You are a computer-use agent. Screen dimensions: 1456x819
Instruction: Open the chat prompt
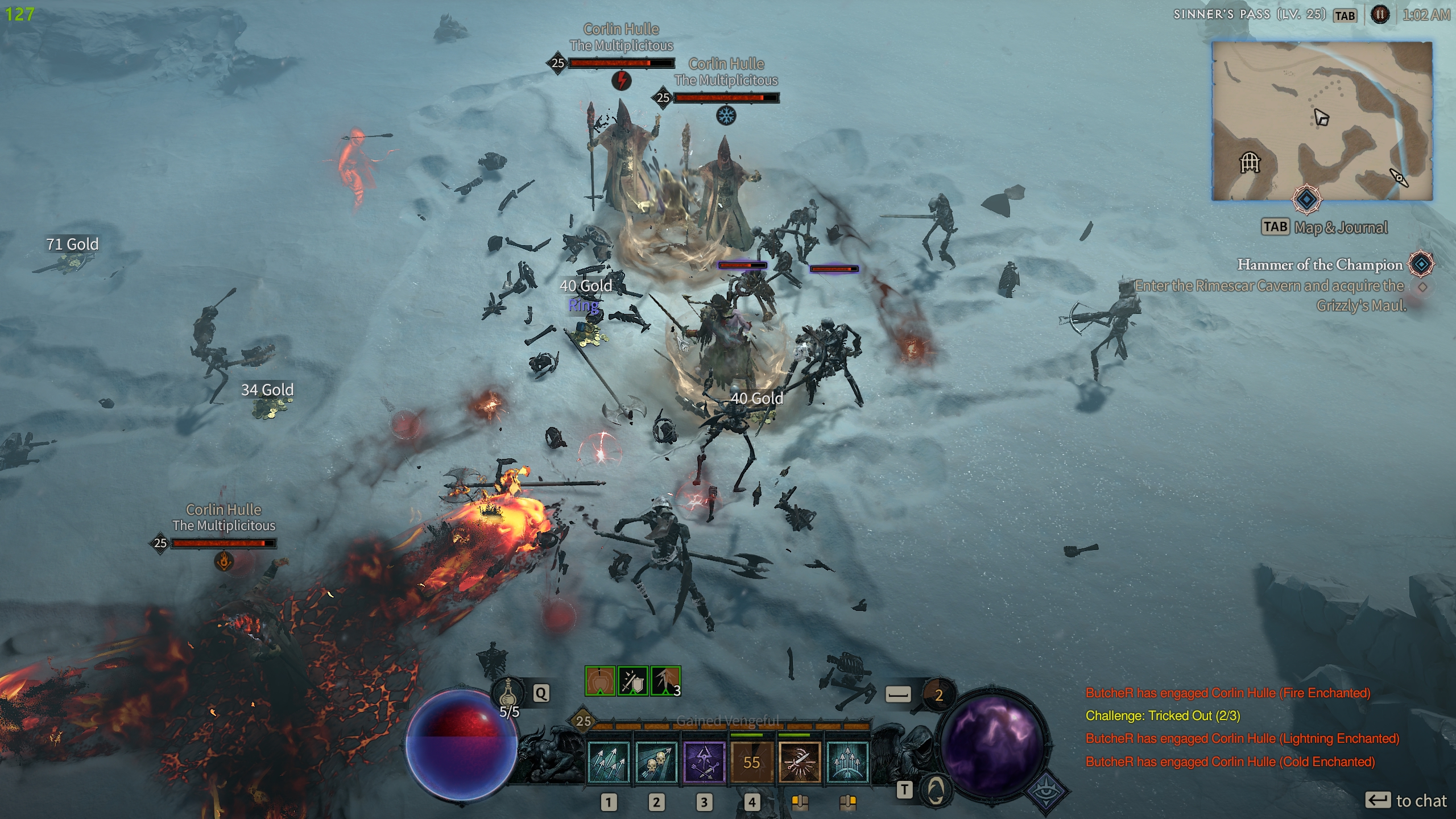tap(1405, 801)
